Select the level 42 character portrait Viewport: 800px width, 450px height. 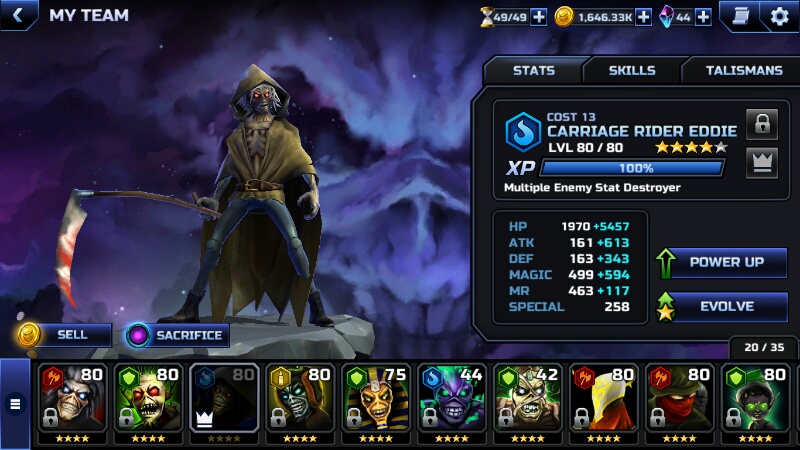tap(528, 398)
